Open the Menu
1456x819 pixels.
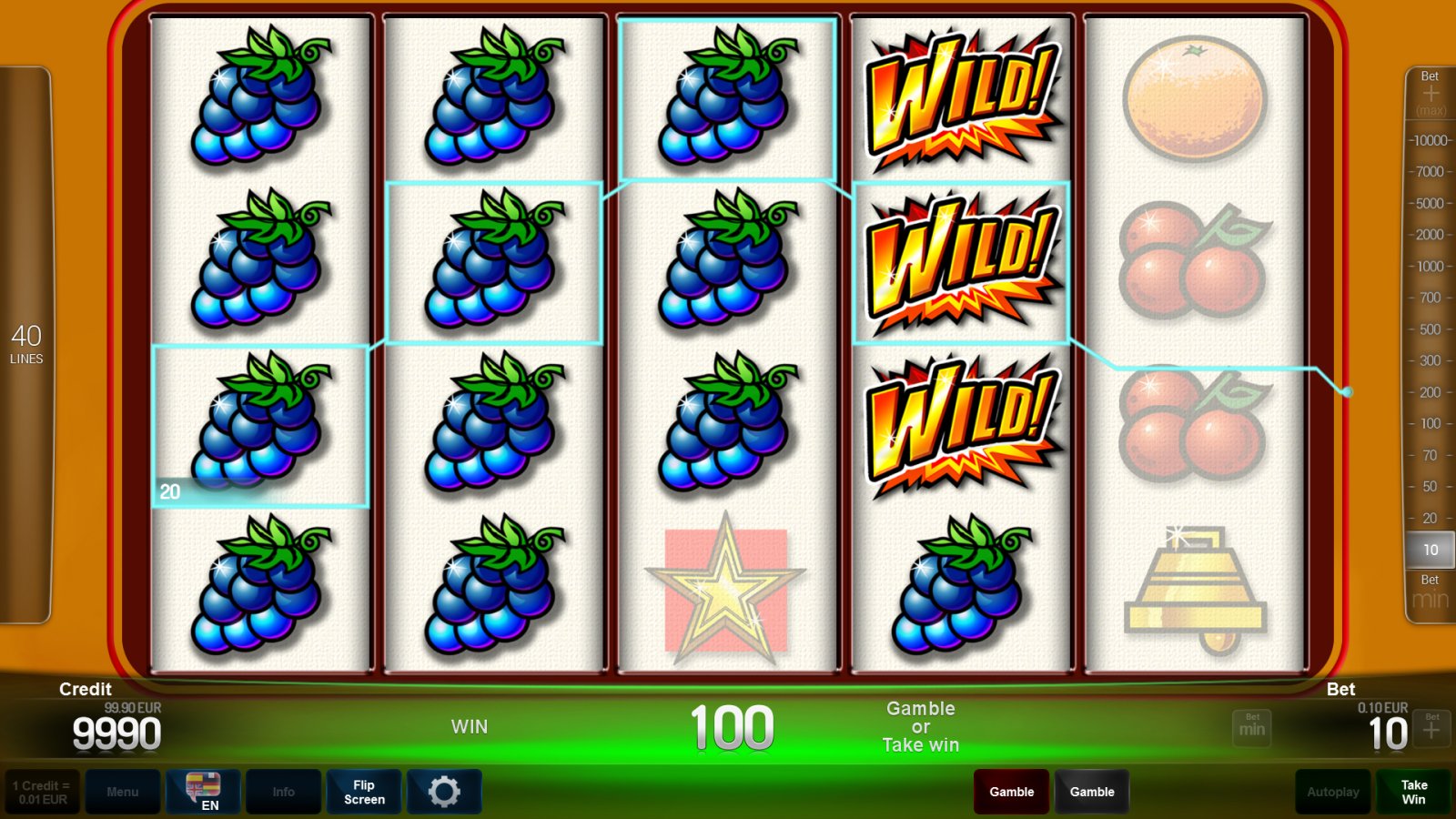click(124, 792)
